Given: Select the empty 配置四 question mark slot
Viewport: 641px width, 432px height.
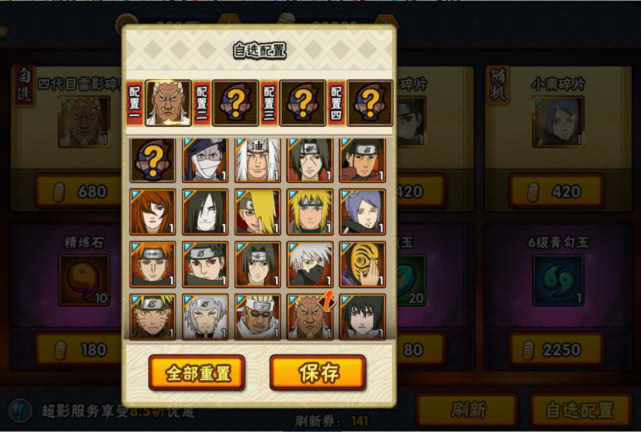Looking at the screenshot, I should pos(369,103).
